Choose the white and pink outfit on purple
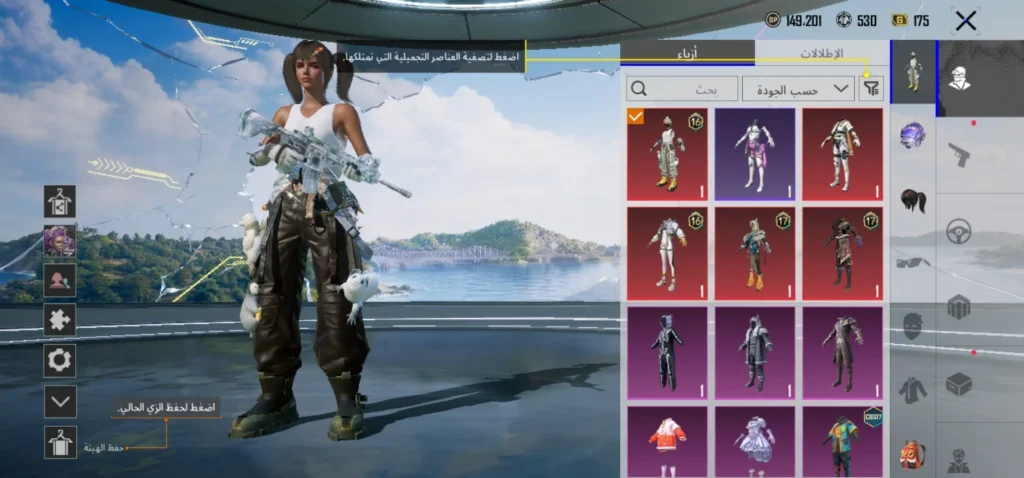Screen dimensions: 1024x478 755,154
